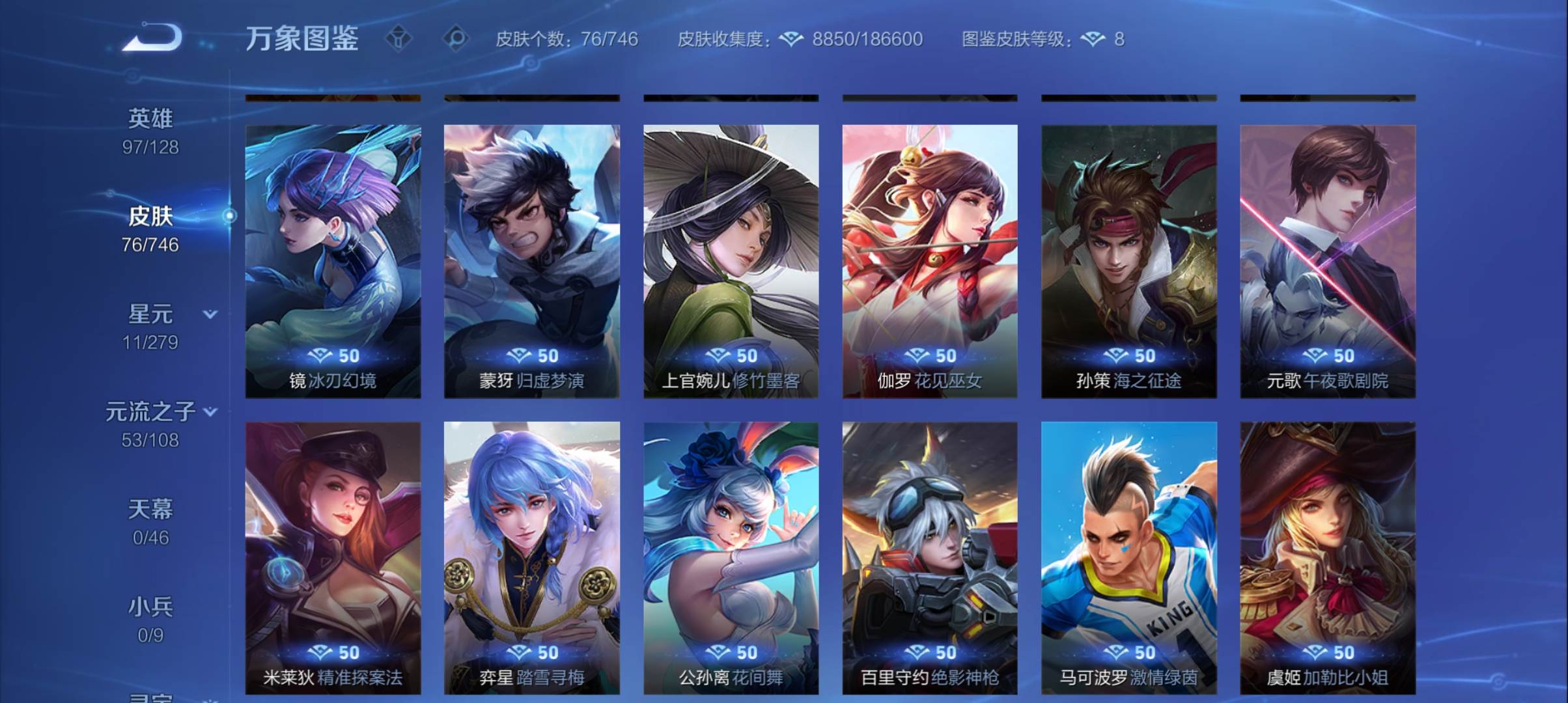Click the 万象图鉴 title text
Viewport: 1568px width, 703px height.
click(x=303, y=39)
